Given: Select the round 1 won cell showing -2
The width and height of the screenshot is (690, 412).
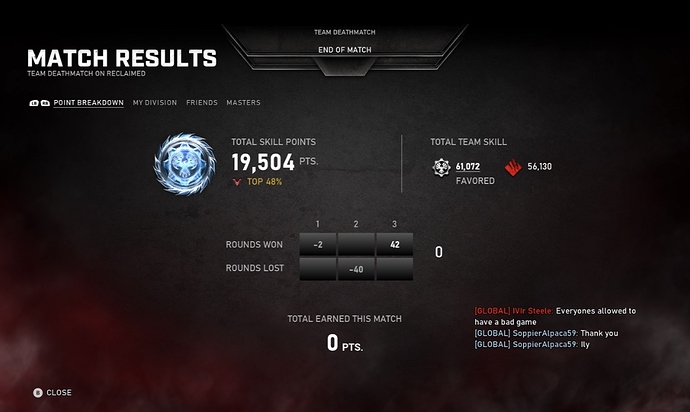Looking at the screenshot, I should pyautogui.click(x=317, y=244).
